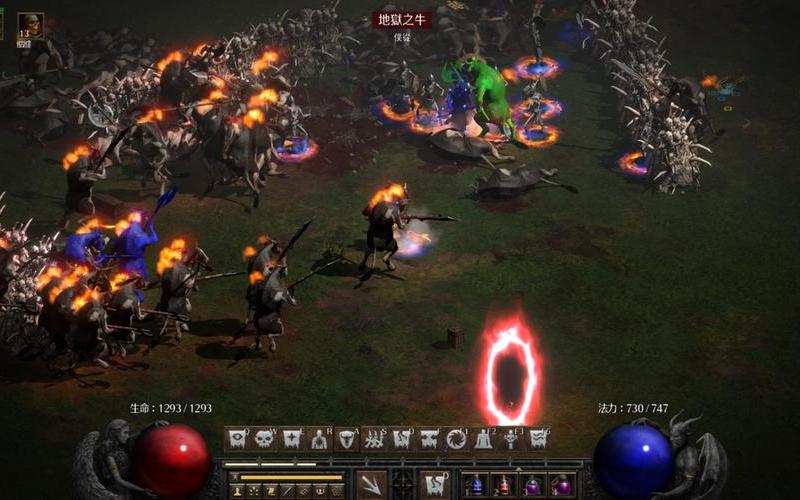Click the skeleton minion portrait

[30, 24]
